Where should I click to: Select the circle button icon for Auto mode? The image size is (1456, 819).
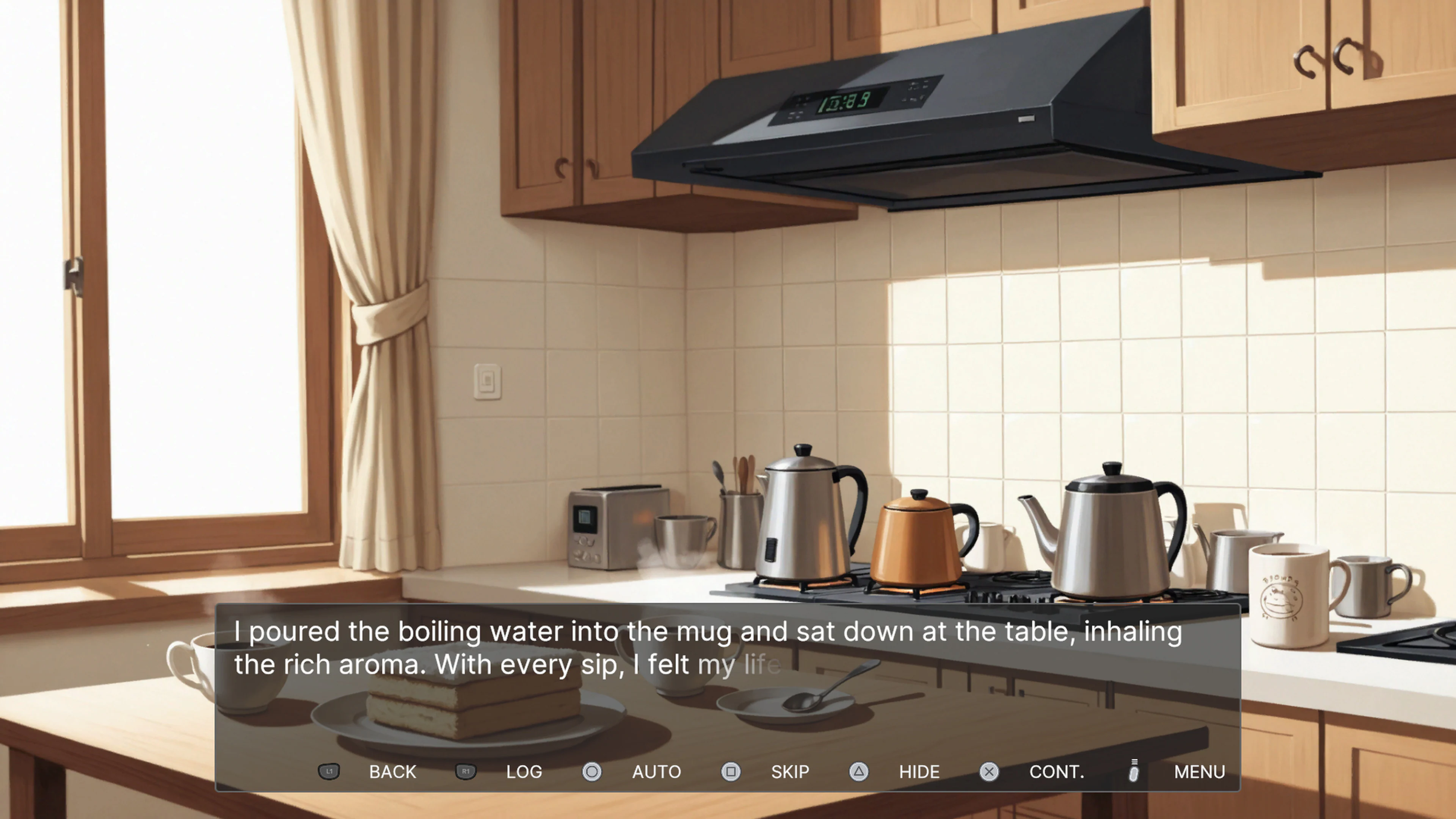click(592, 772)
